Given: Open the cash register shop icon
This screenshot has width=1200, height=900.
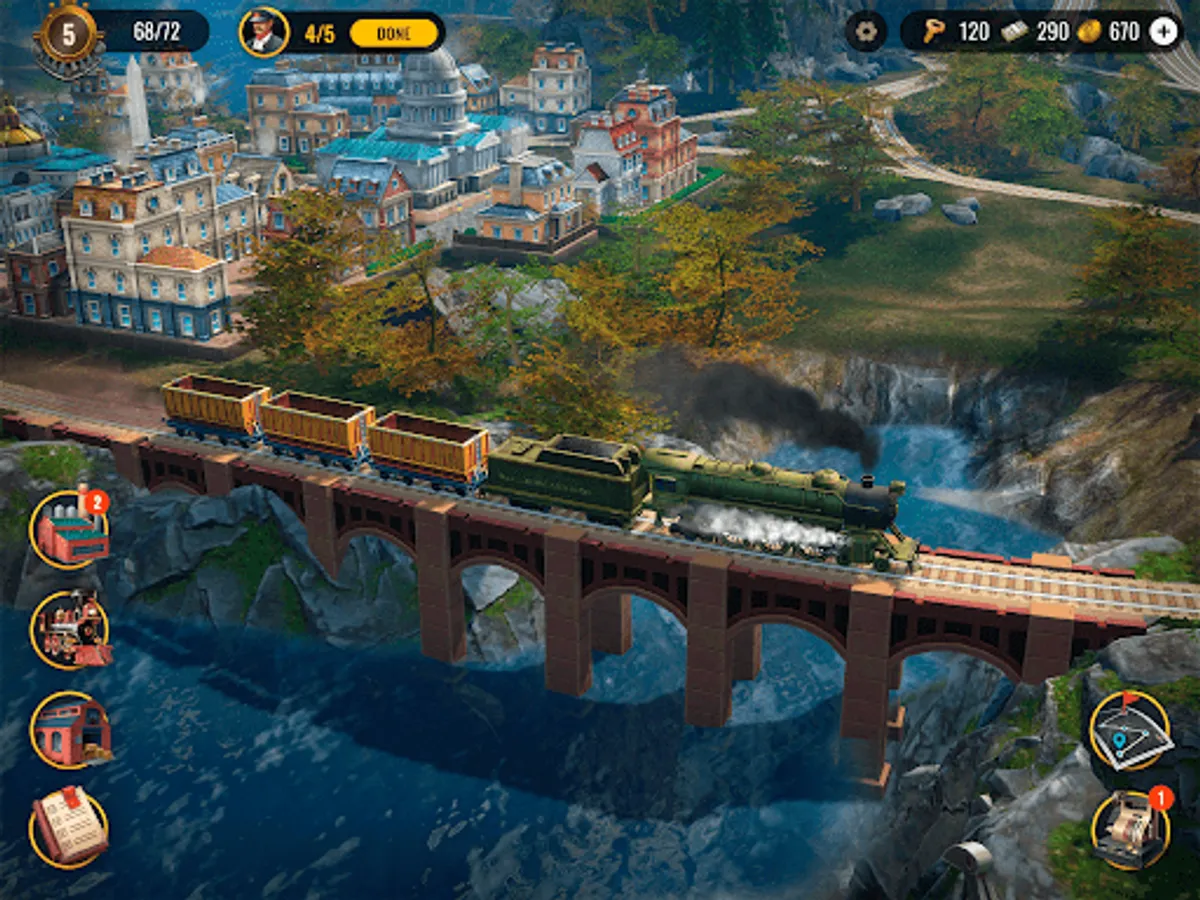Looking at the screenshot, I should [1130, 830].
